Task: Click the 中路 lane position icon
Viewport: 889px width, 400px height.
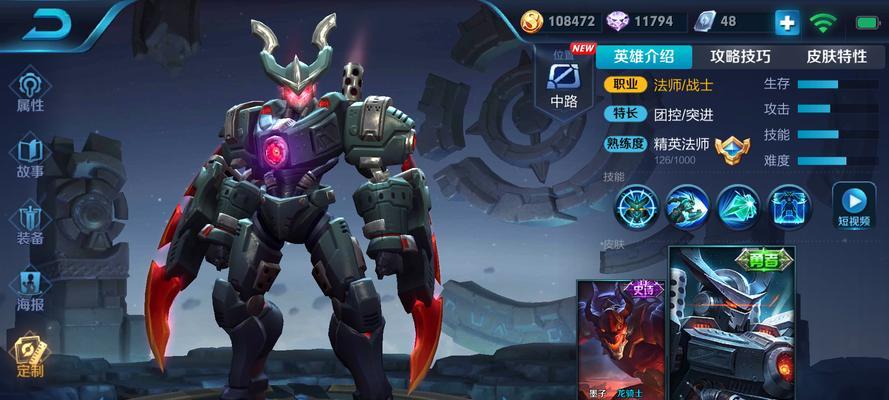Action: [x=563, y=83]
